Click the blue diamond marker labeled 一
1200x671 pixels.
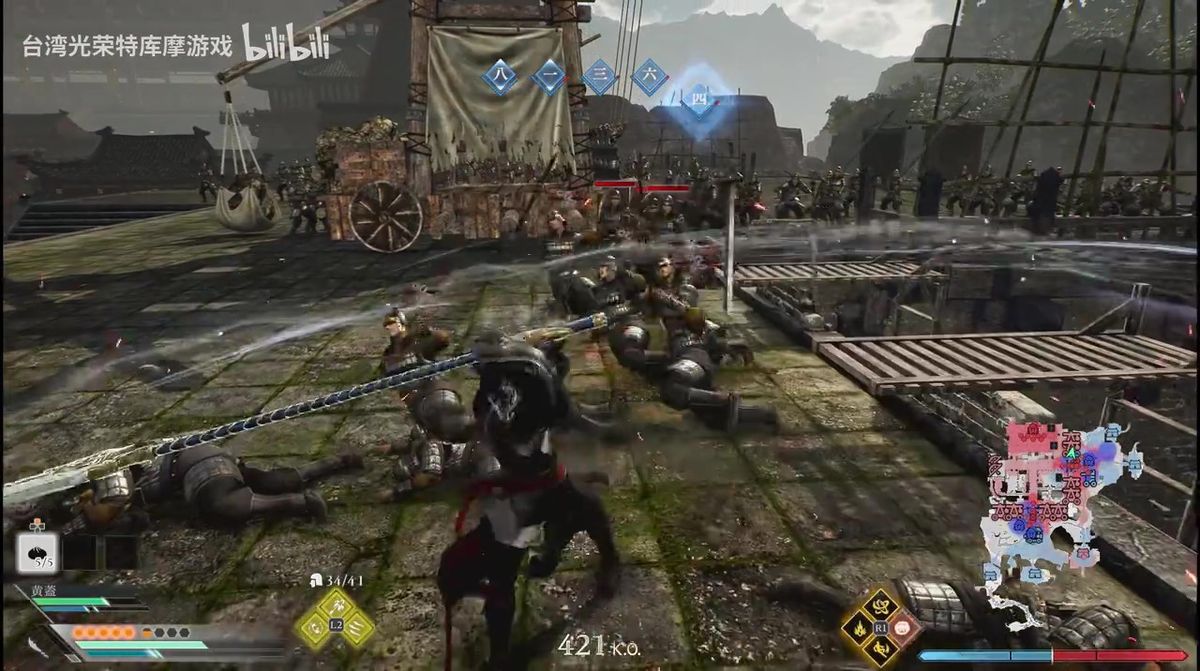click(548, 77)
